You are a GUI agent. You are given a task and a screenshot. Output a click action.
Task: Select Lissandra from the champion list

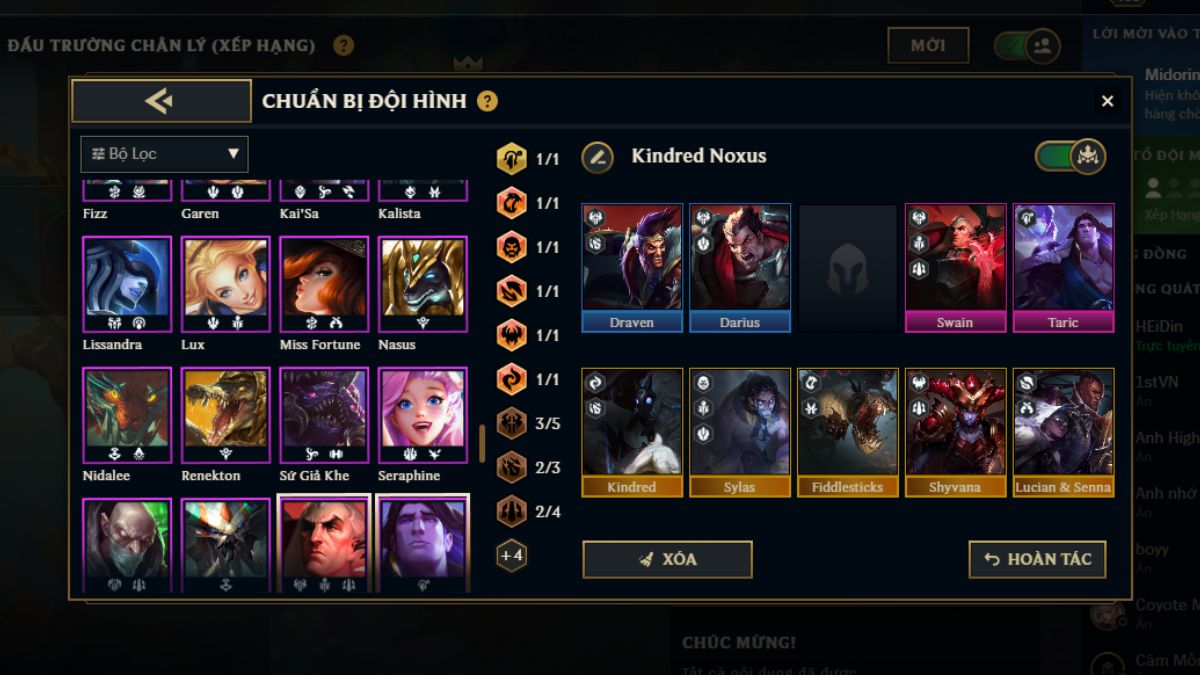(127, 285)
